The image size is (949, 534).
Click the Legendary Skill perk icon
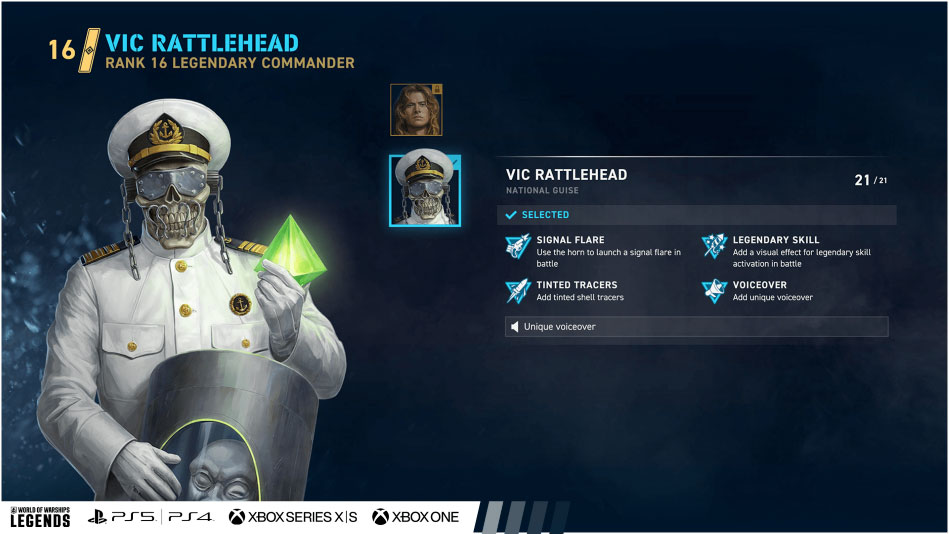tap(714, 245)
